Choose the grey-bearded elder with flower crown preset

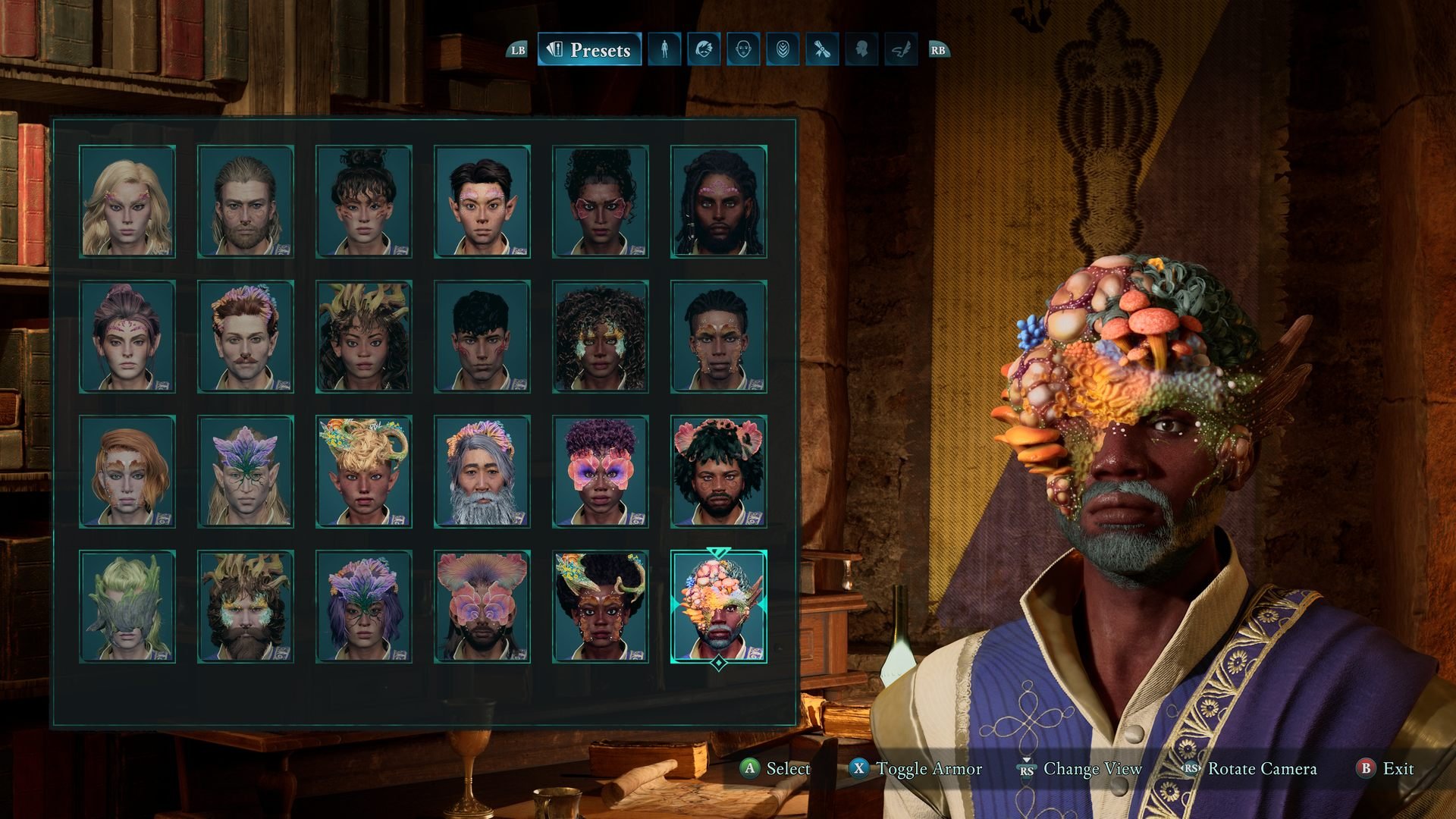pyautogui.click(x=482, y=472)
